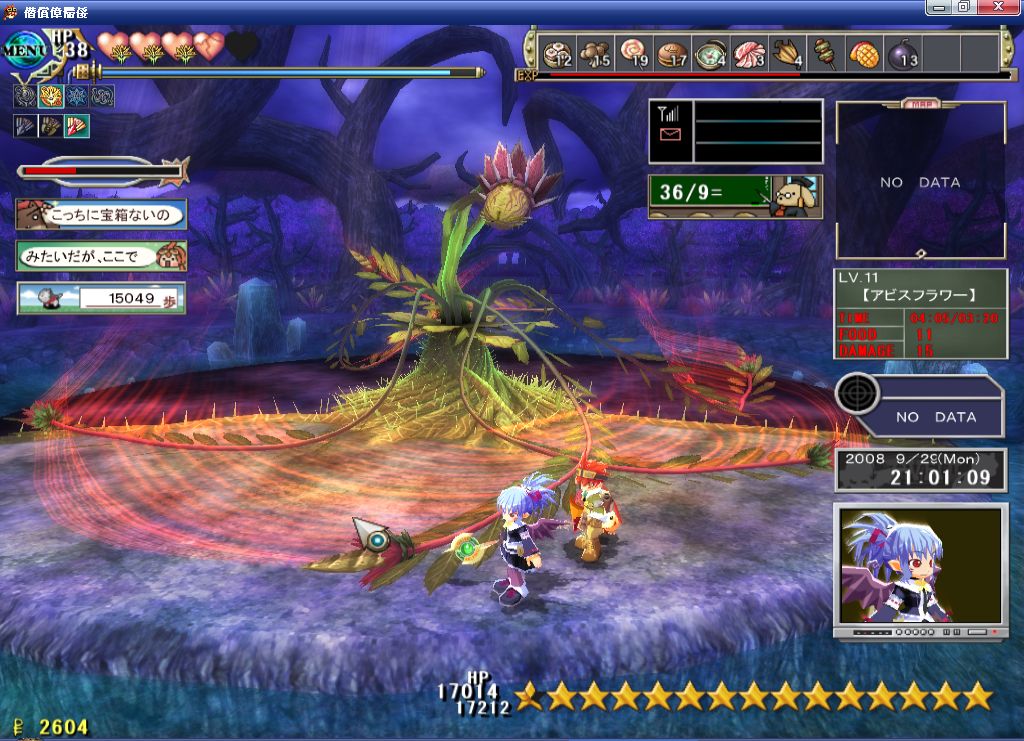This screenshot has width=1024, height=741.
Task: Close the game window
Action: tap(997, 7)
